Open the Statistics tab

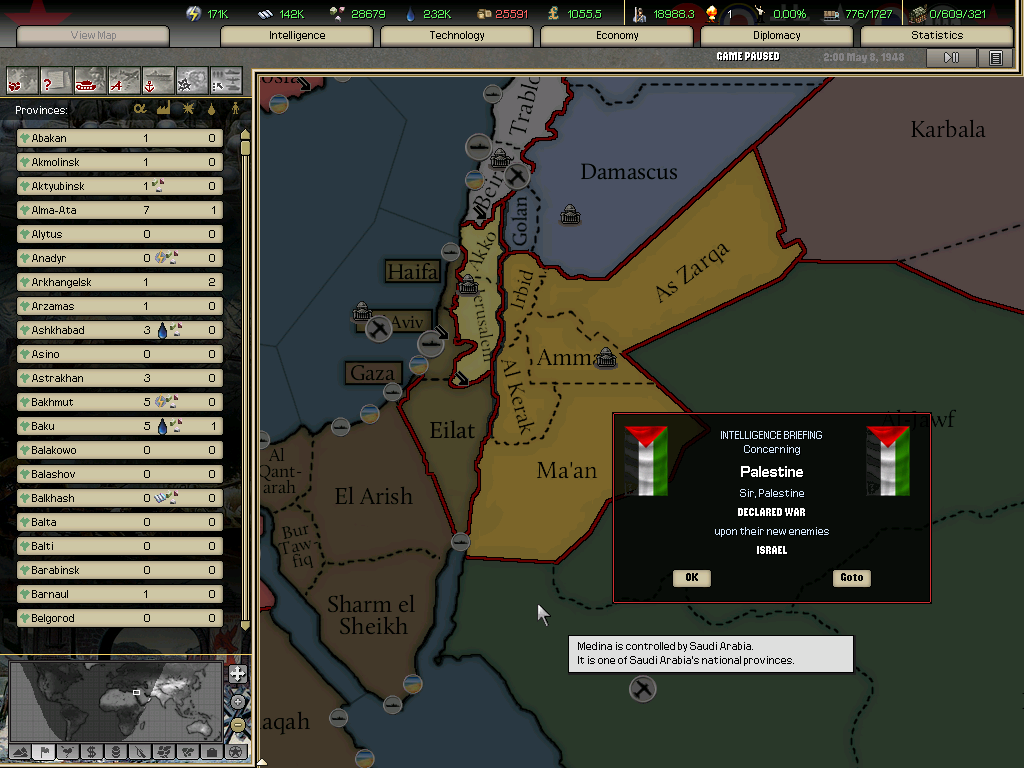click(936, 36)
